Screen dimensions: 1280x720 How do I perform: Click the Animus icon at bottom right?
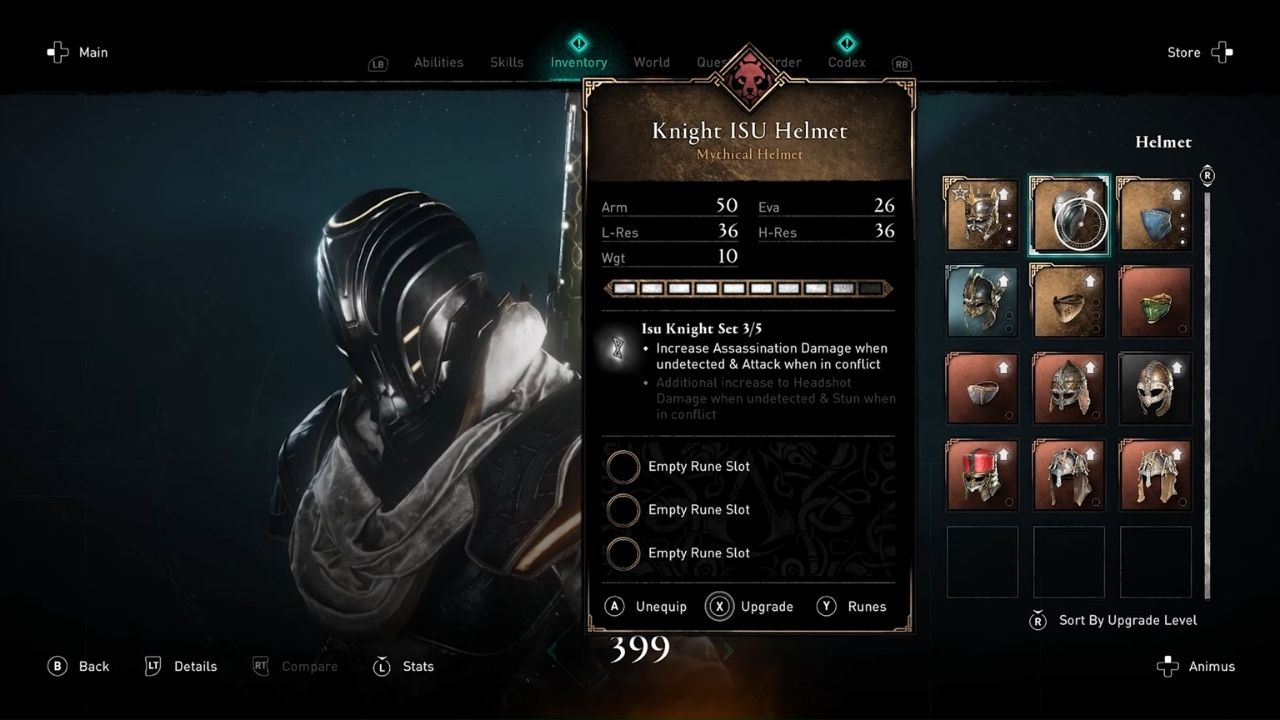[1167, 666]
